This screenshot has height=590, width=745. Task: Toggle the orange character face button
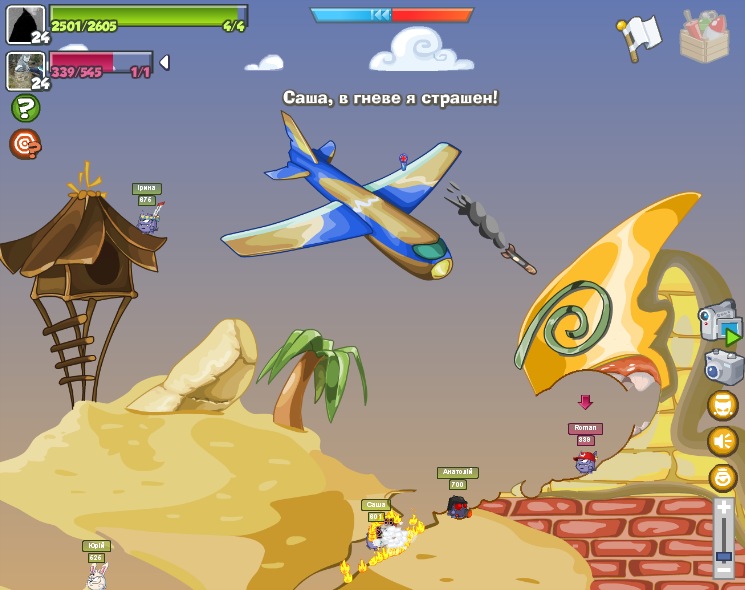(x=723, y=406)
